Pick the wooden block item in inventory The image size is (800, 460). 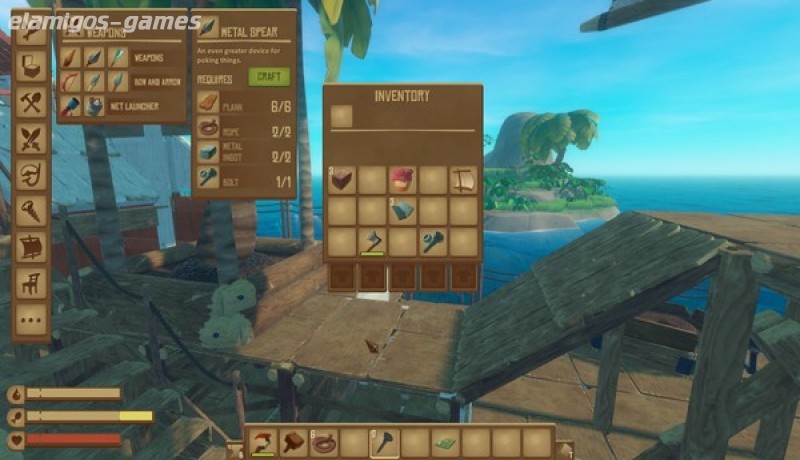tap(342, 180)
